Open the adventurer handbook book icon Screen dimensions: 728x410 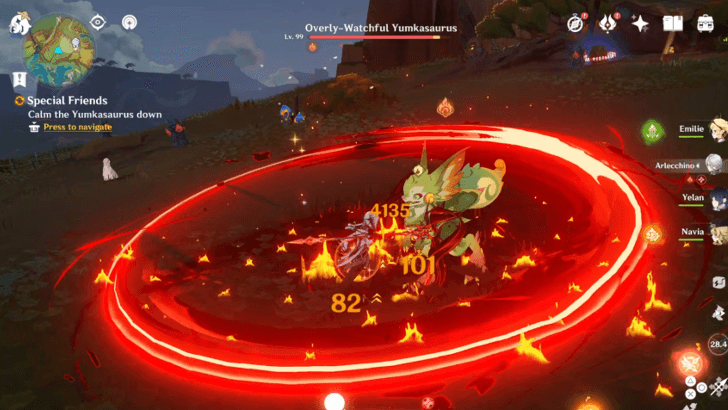(674, 23)
